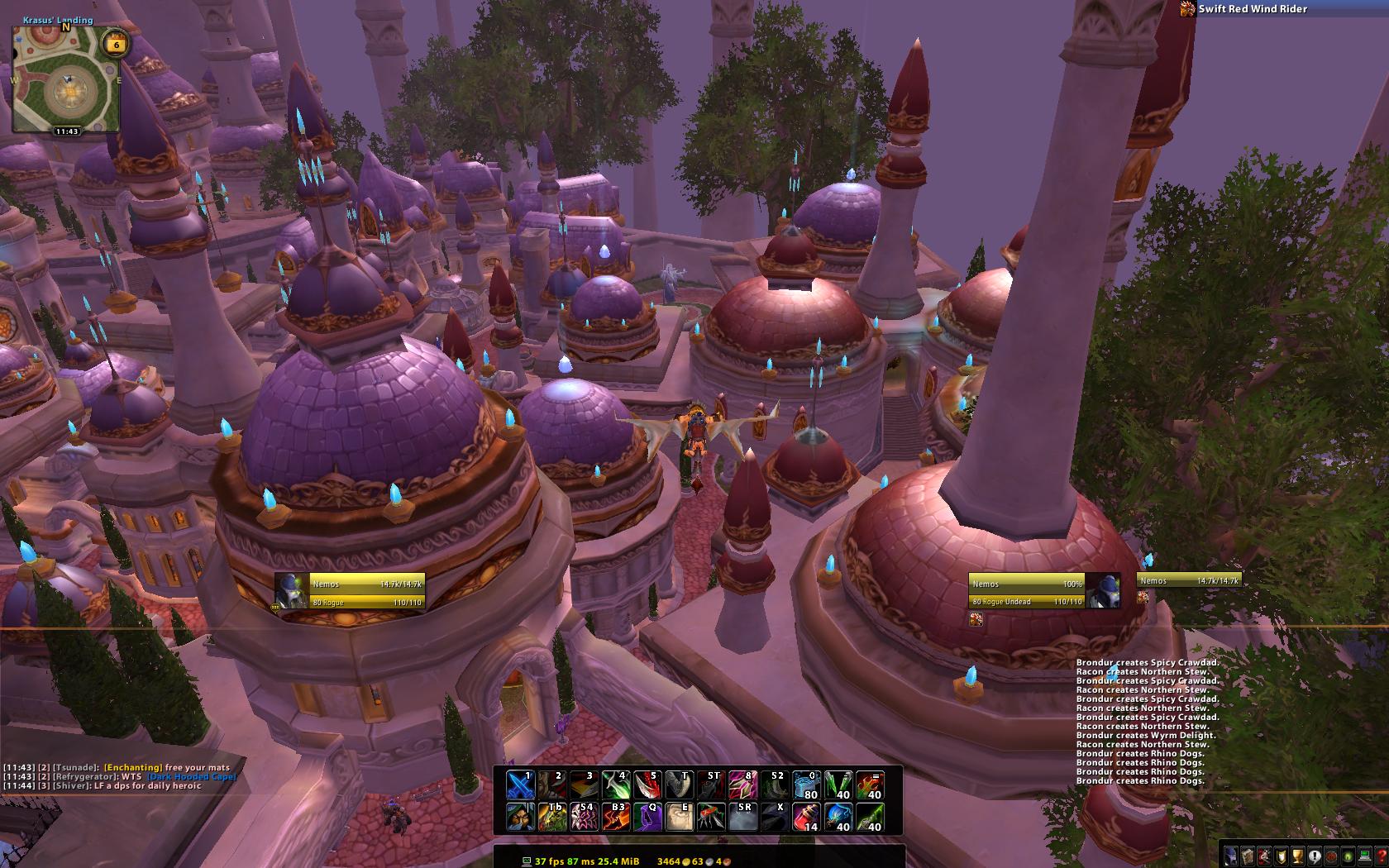This screenshot has width=1389, height=868.
Task: Click the Swift Red Wind Rider mount buff
Action: tap(1187, 9)
